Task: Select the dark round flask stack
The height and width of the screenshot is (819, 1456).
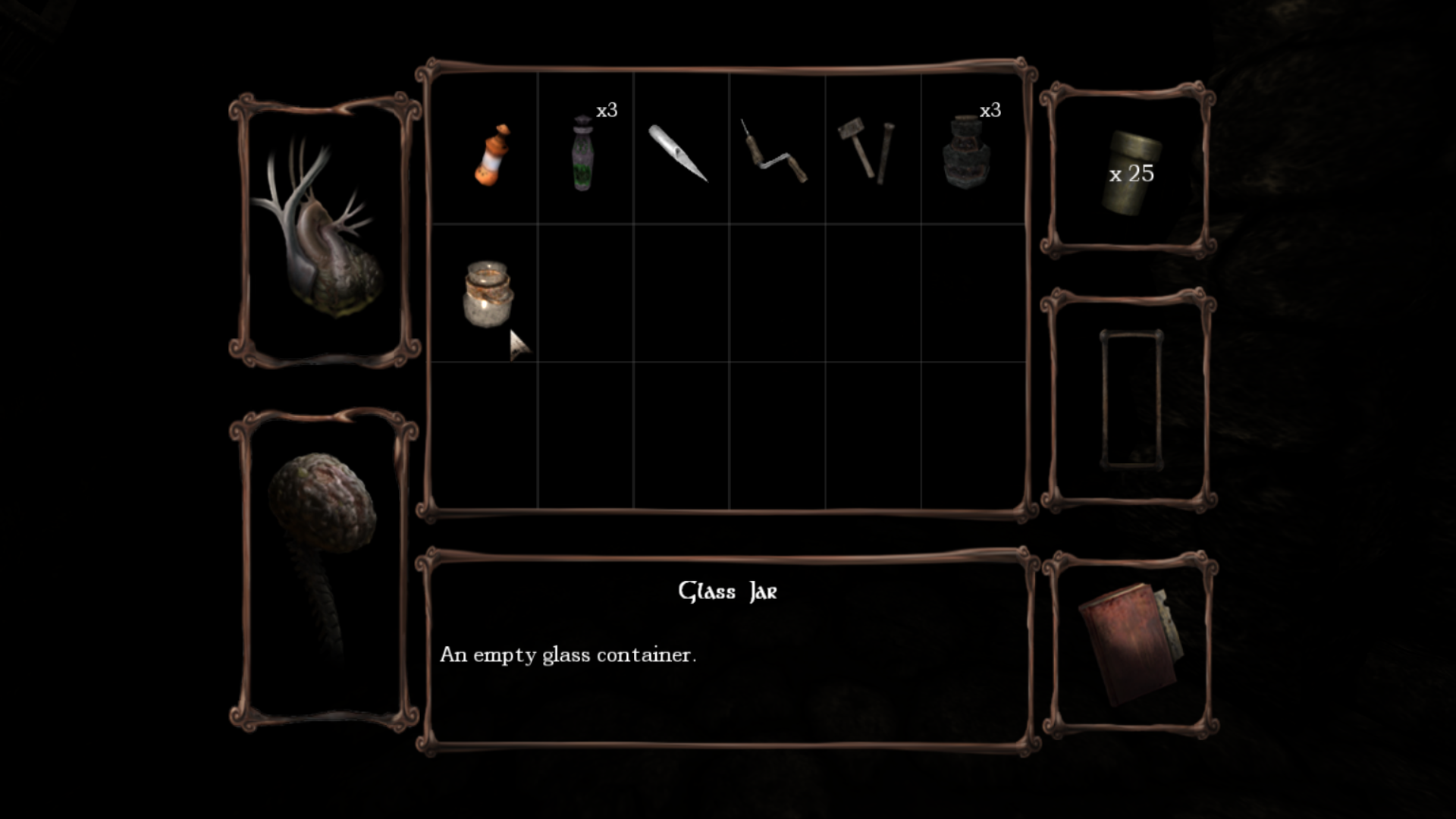Action: click(x=965, y=153)
